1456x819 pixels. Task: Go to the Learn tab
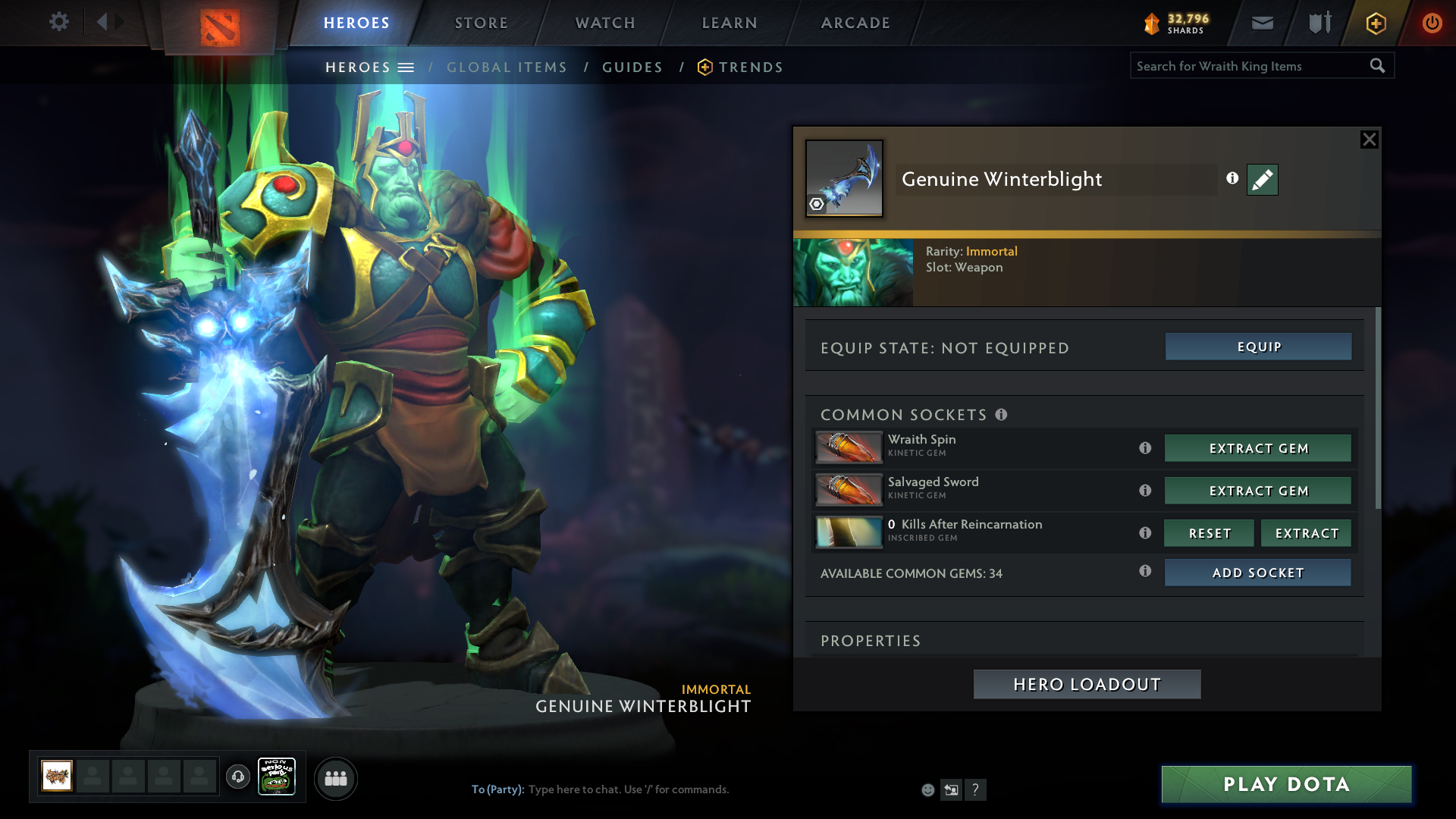pyautogui.click(x=730, y=23)
